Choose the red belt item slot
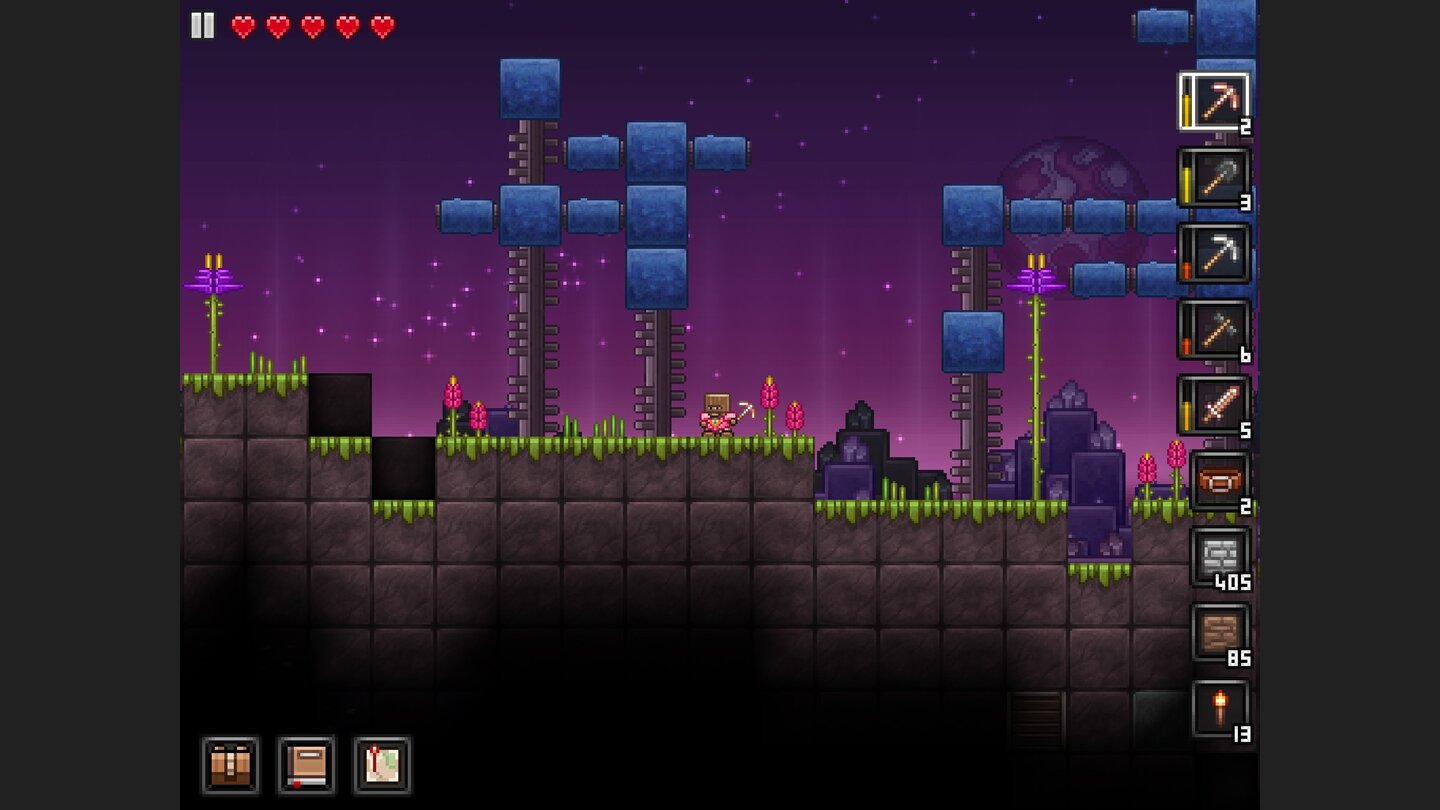 (x=1219, y=482)
